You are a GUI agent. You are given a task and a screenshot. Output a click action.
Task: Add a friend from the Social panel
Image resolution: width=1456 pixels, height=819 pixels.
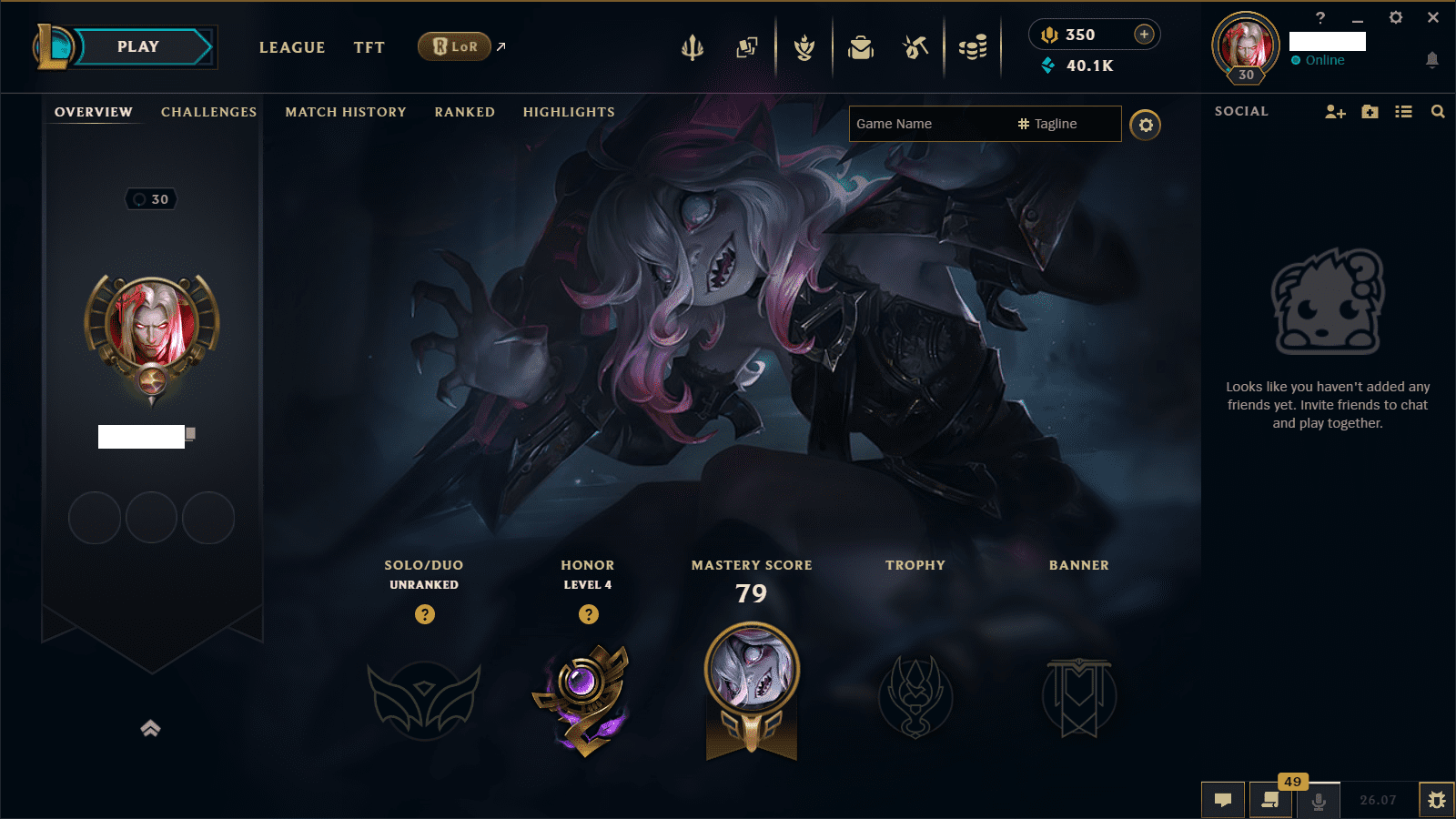tap(1334, 111)
